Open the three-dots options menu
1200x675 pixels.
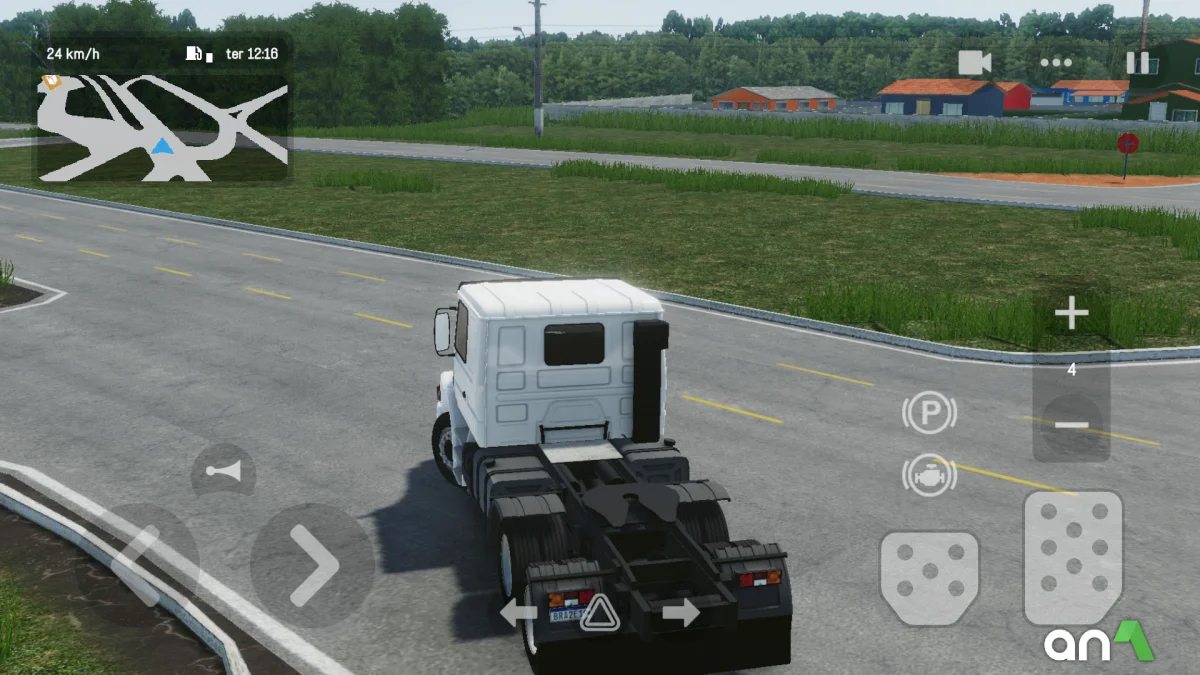click(x=1055, y=63)
